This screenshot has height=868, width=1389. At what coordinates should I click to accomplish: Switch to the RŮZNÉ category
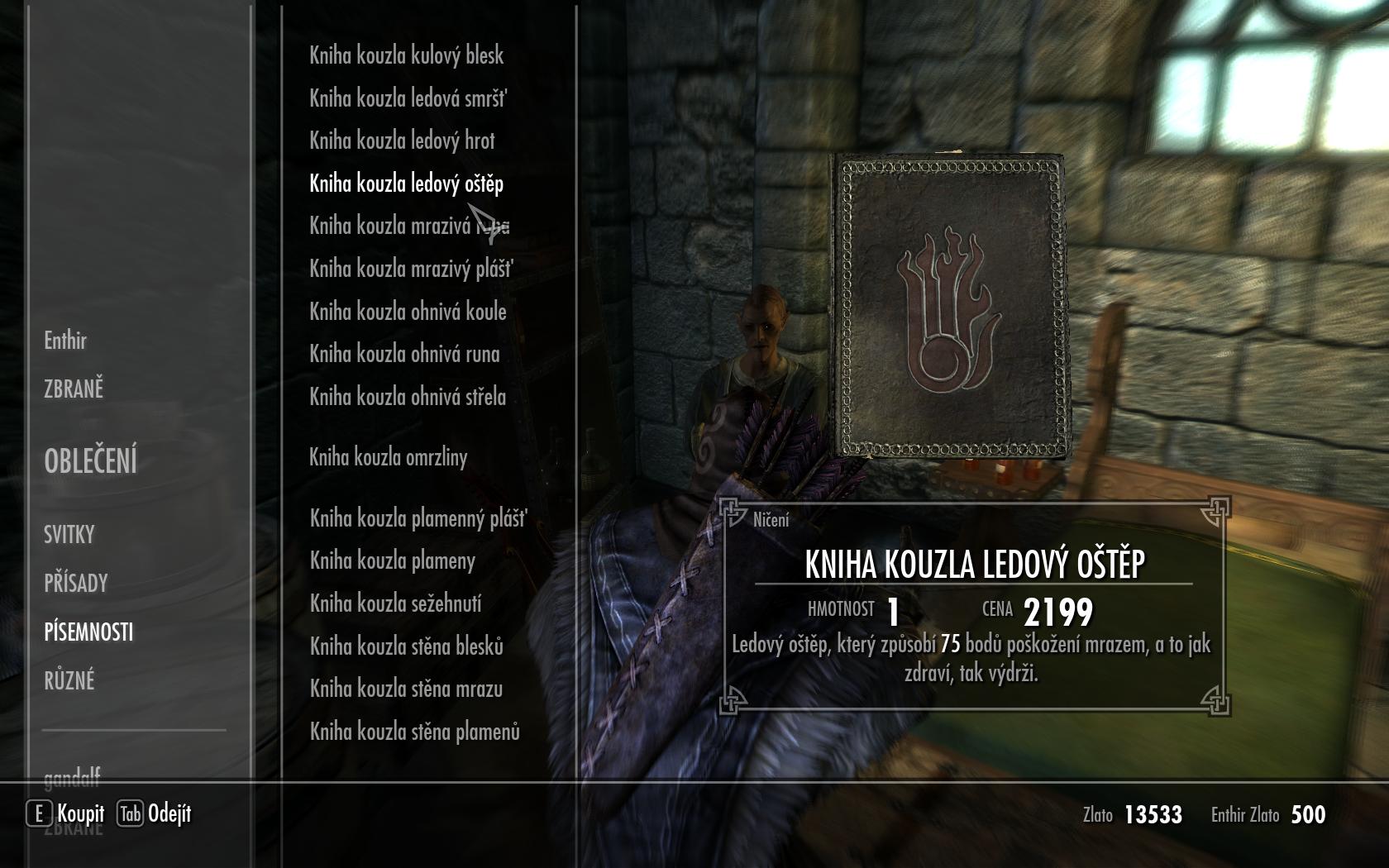69,681
